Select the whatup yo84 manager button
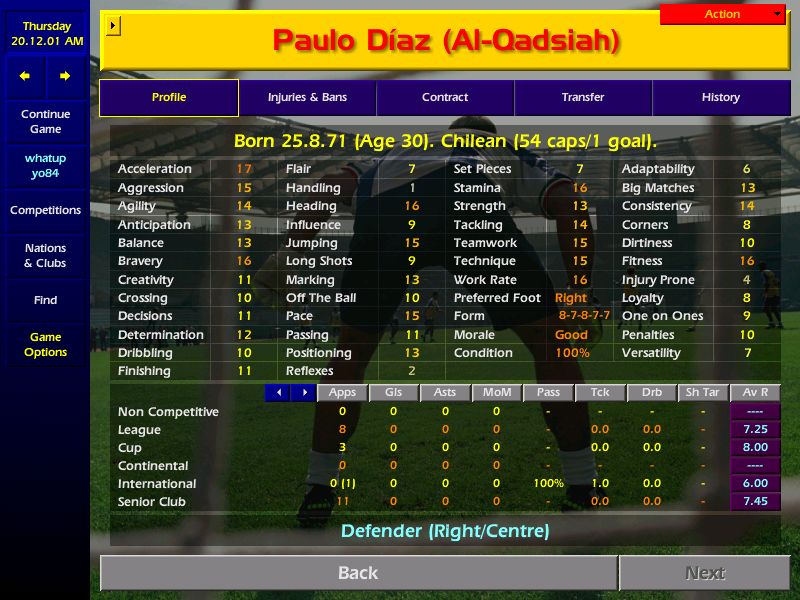Screen dimensions: 800x600 click(x=45, y=166)
